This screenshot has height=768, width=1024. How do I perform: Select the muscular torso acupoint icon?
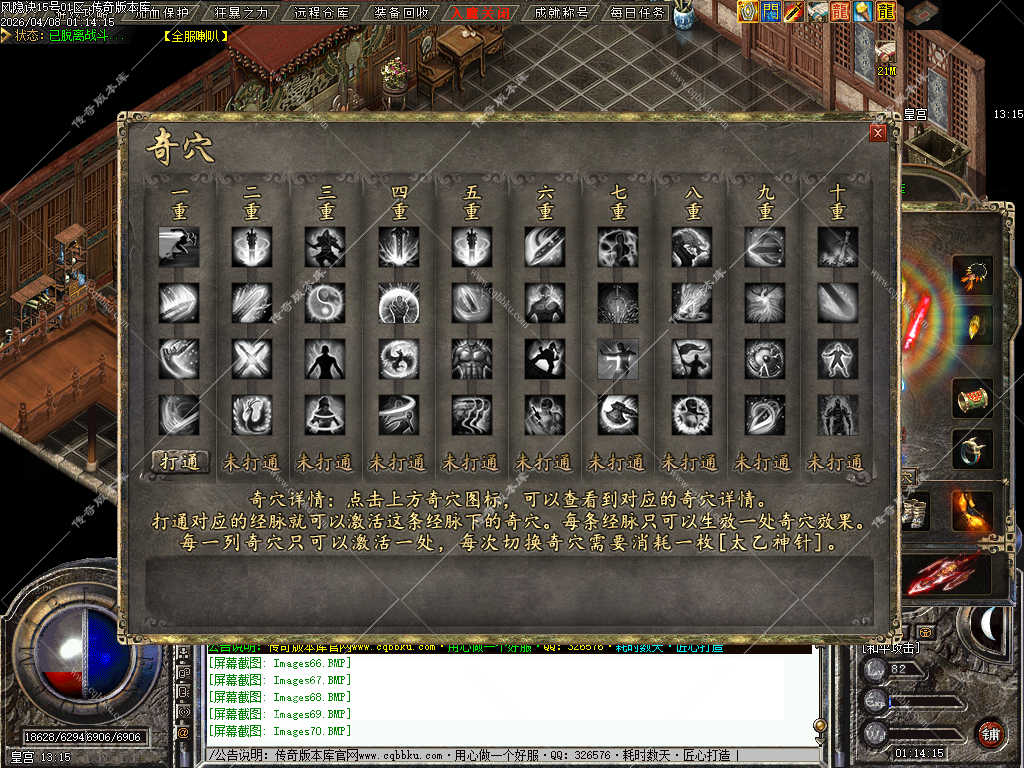pos(472,358)
